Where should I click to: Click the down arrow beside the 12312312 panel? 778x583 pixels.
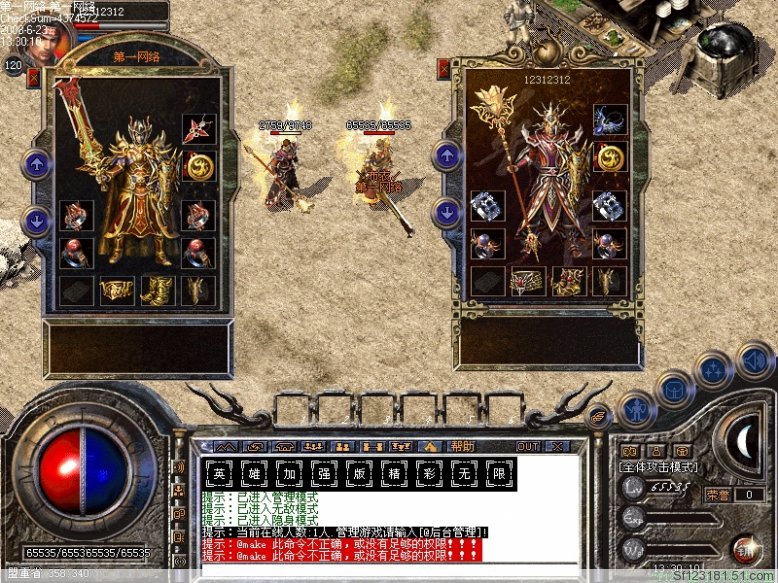[x=446, y=212]
